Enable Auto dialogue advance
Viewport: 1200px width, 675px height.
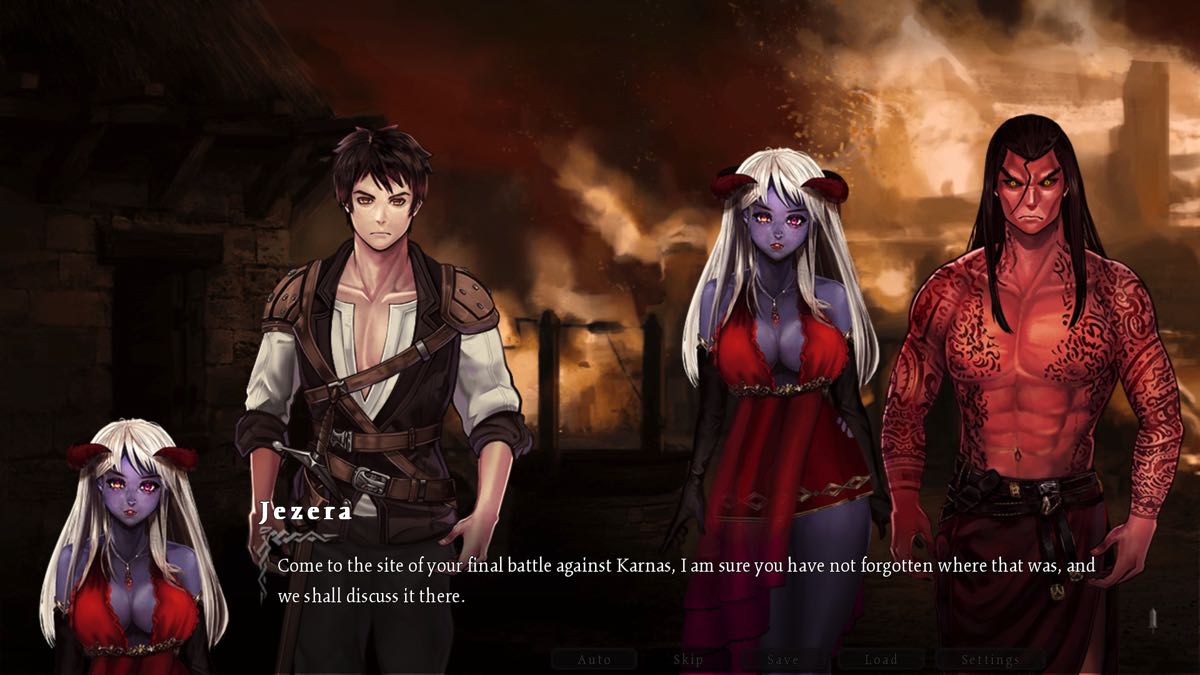[594, 659]
